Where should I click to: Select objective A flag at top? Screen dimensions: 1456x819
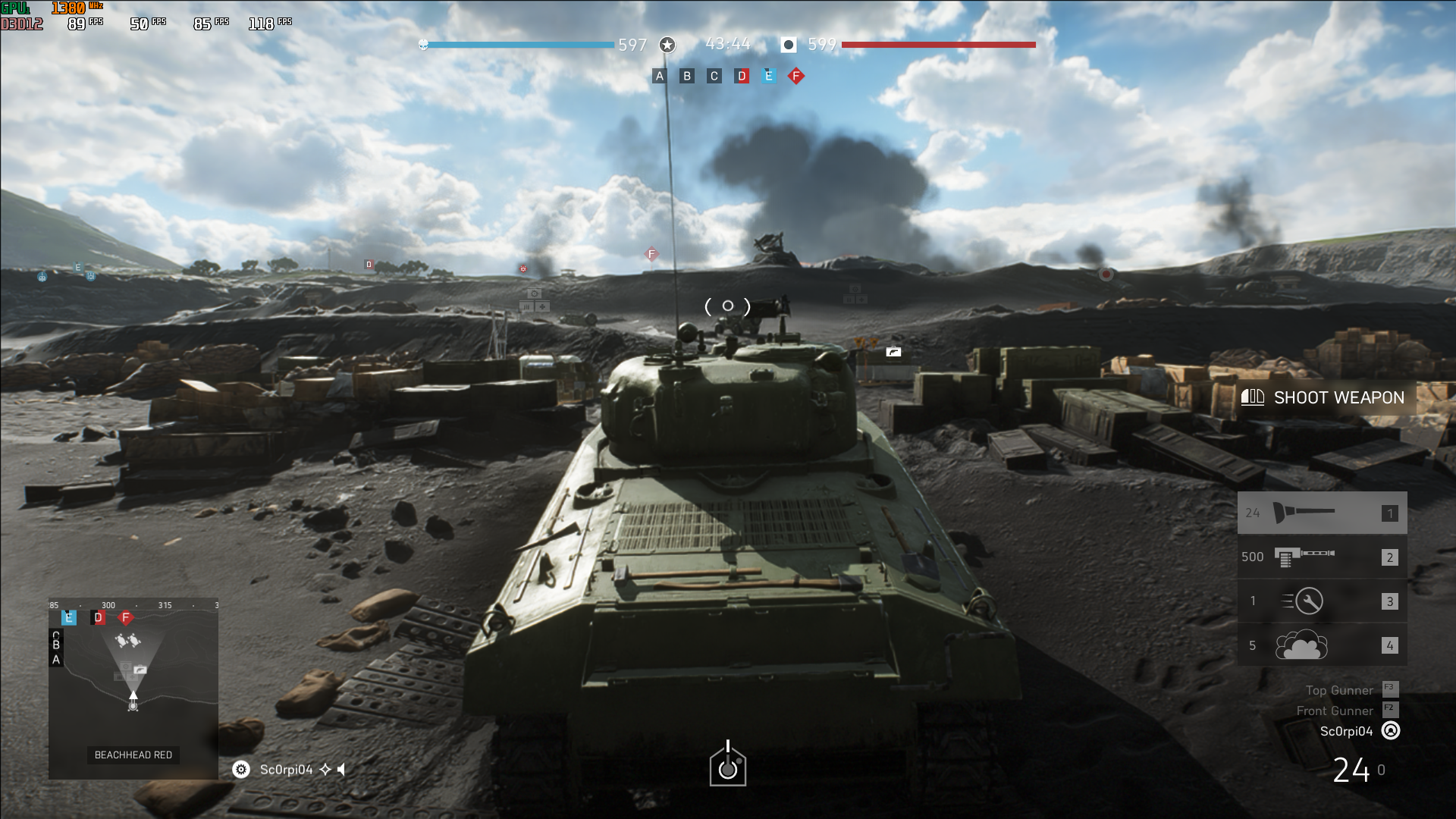(x=660, y=76)
